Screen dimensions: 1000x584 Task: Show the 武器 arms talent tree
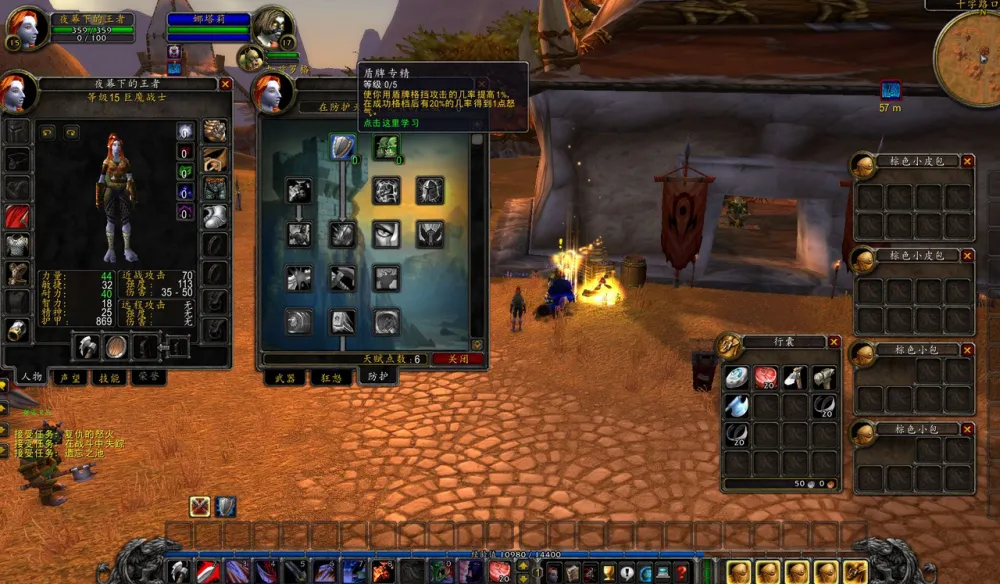coord(283,378)
